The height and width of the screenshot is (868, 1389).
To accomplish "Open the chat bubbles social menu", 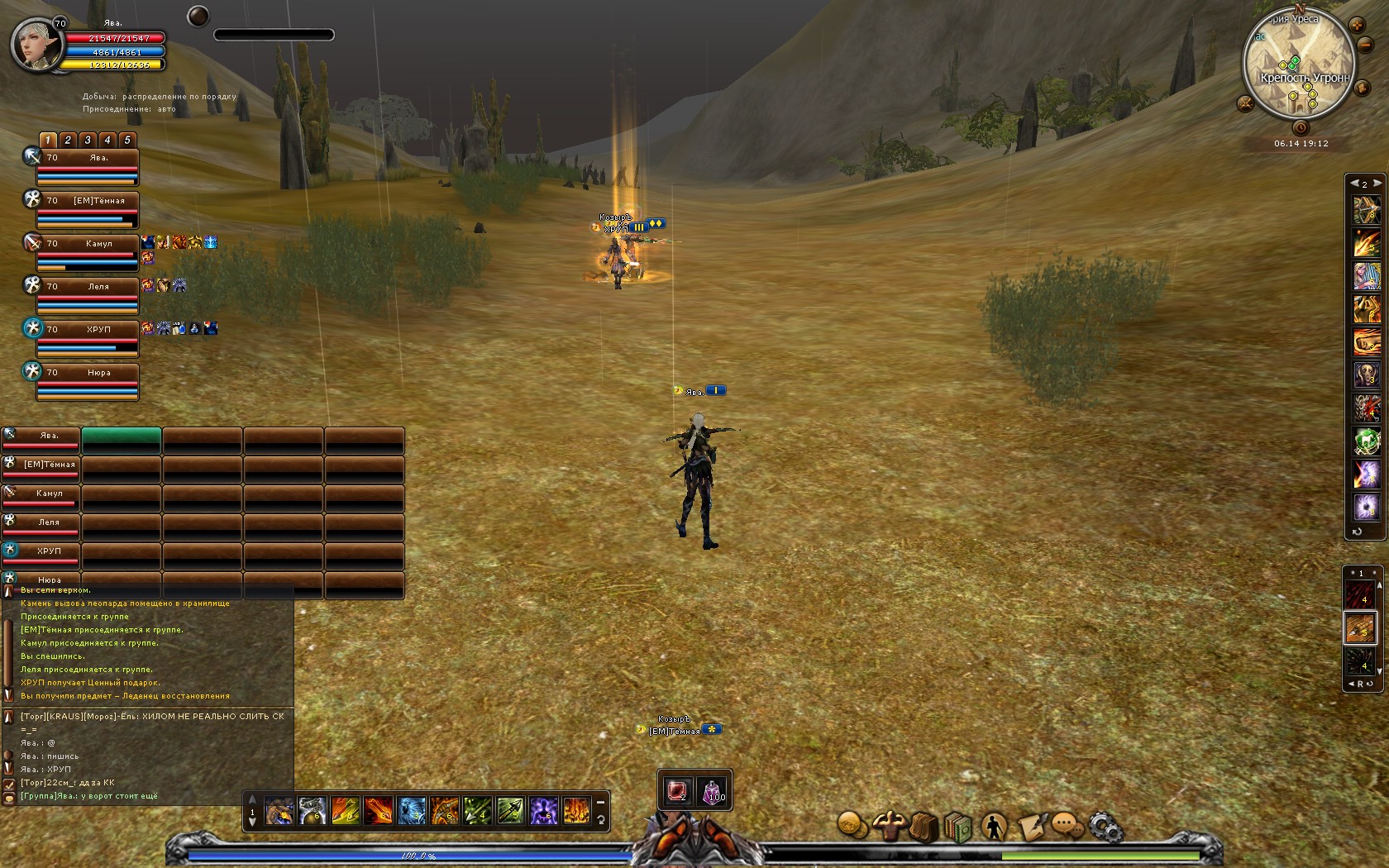I will (x=1067, y=826).
